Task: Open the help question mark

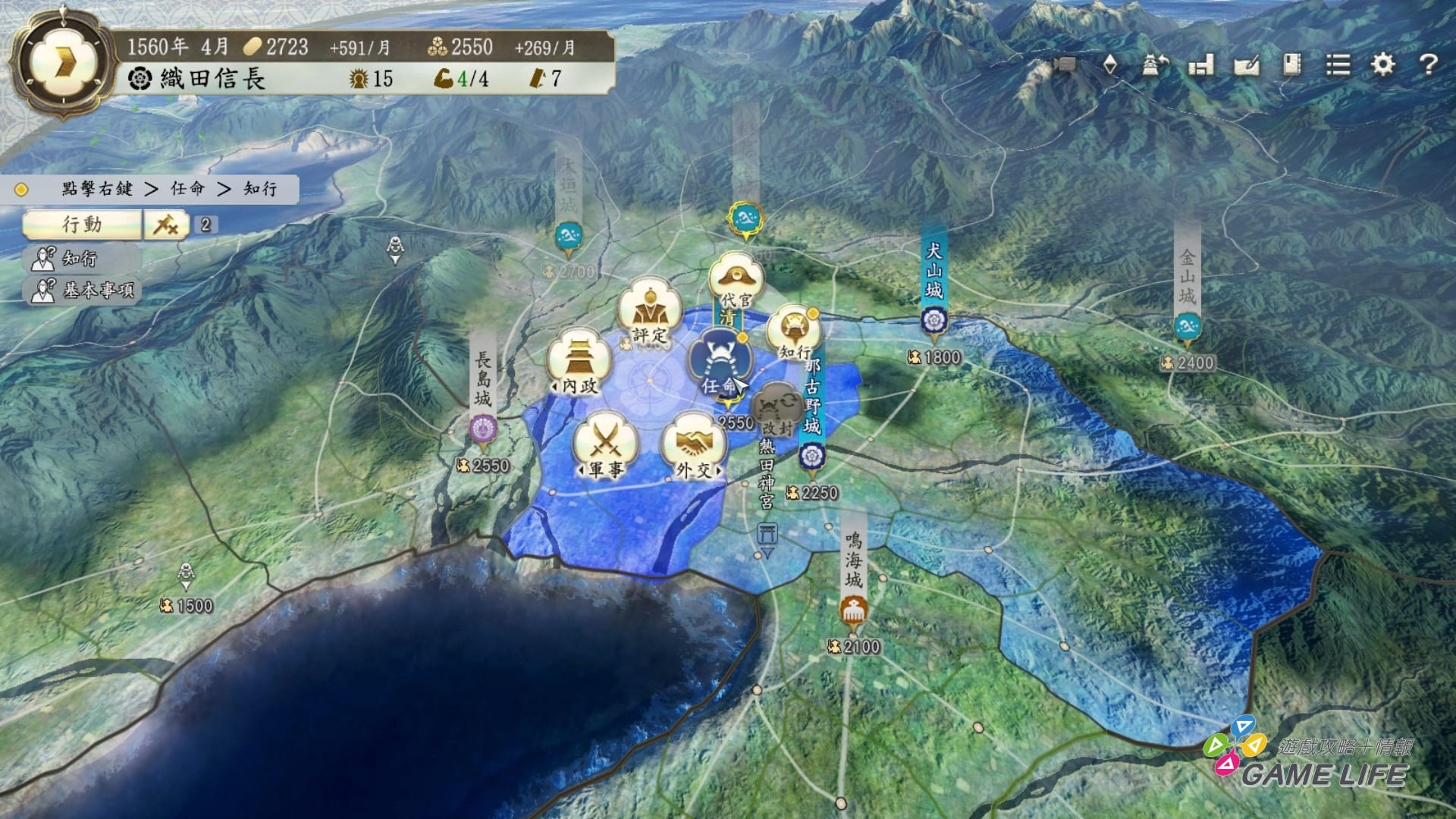Action: tap(1428, 64)
